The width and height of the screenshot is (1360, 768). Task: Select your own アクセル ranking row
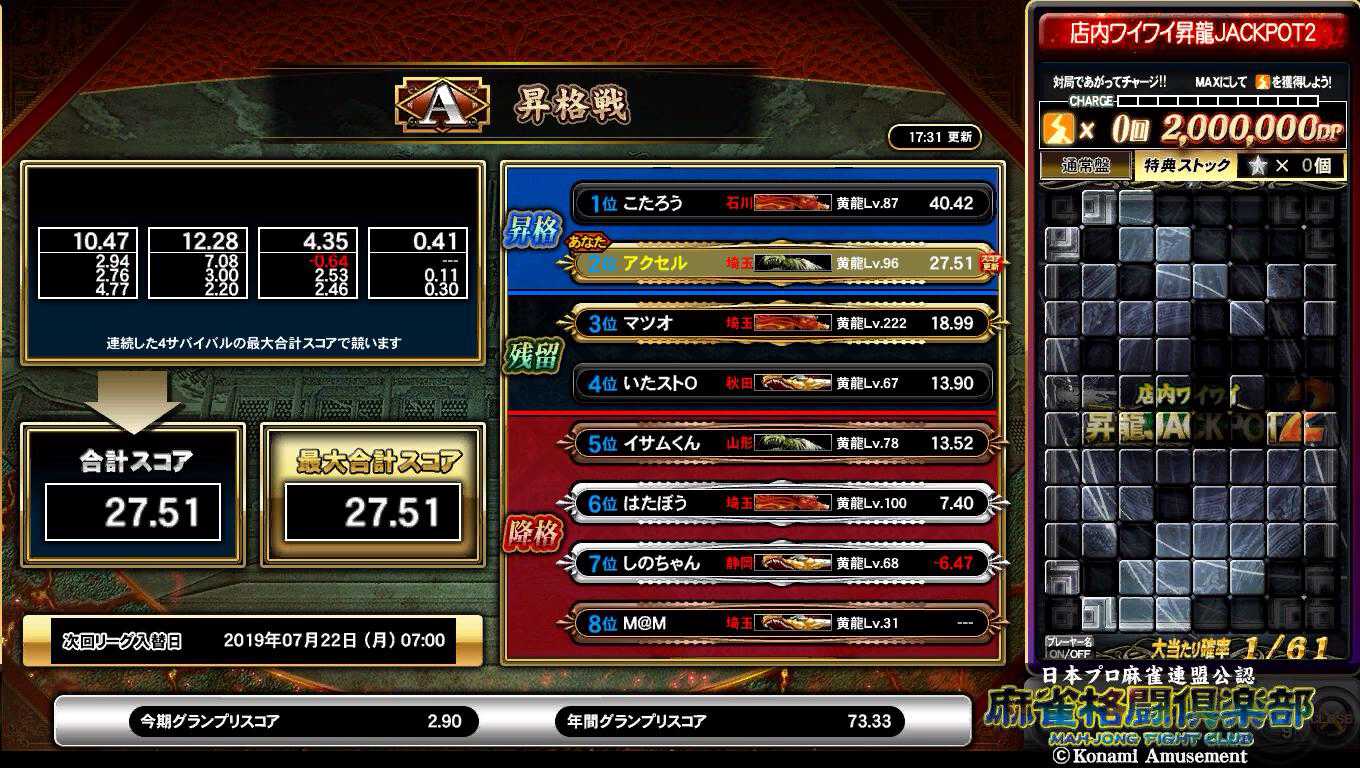pos(782,263)
